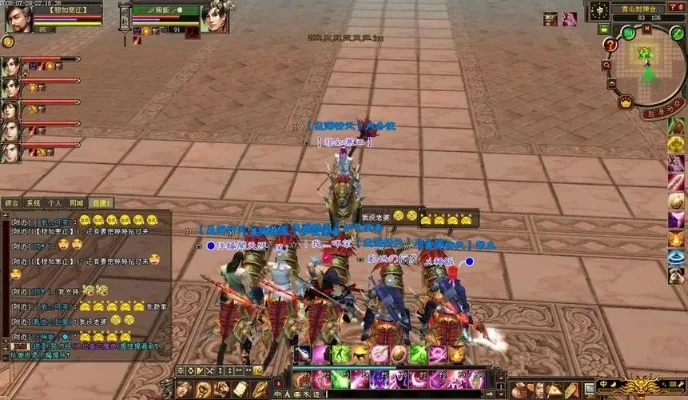Select the target's portrait at top center

click(216, 17)
